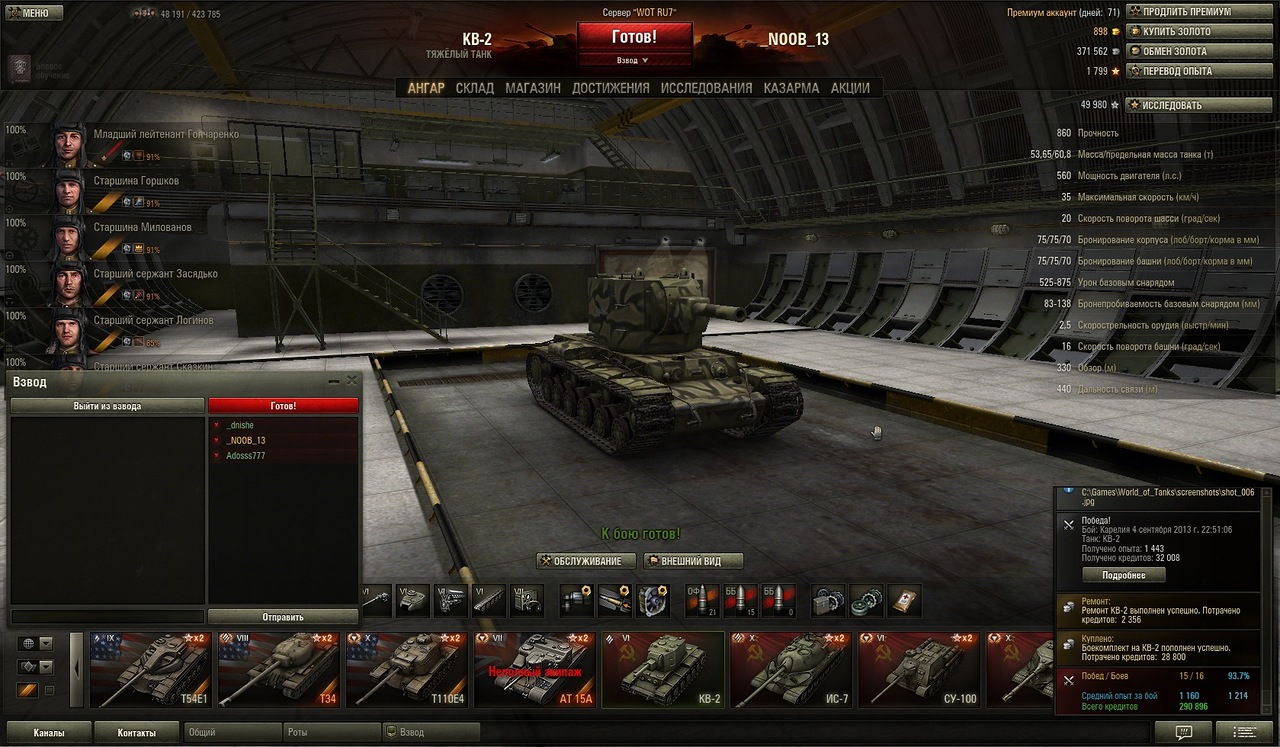Send chat message with Отправить
This screenshot has height=747, width=1280.
[282, 617]
